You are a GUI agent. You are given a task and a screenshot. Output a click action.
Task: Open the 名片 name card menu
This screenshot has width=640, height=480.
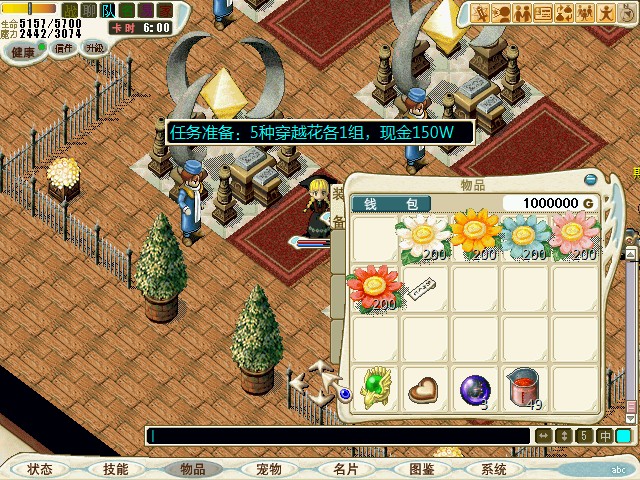point(345,469)
